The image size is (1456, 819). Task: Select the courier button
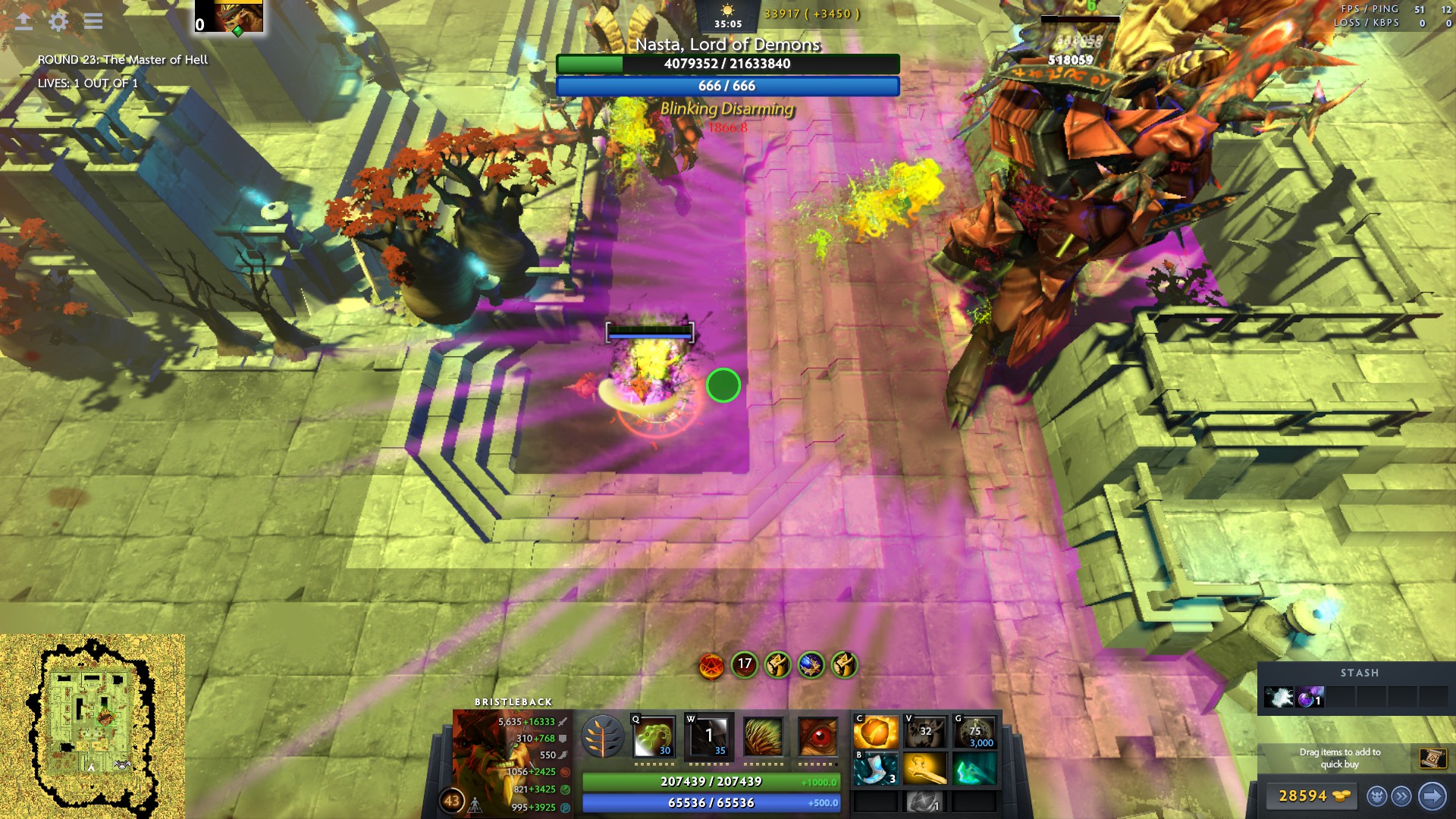click(x=1377, y=796)
